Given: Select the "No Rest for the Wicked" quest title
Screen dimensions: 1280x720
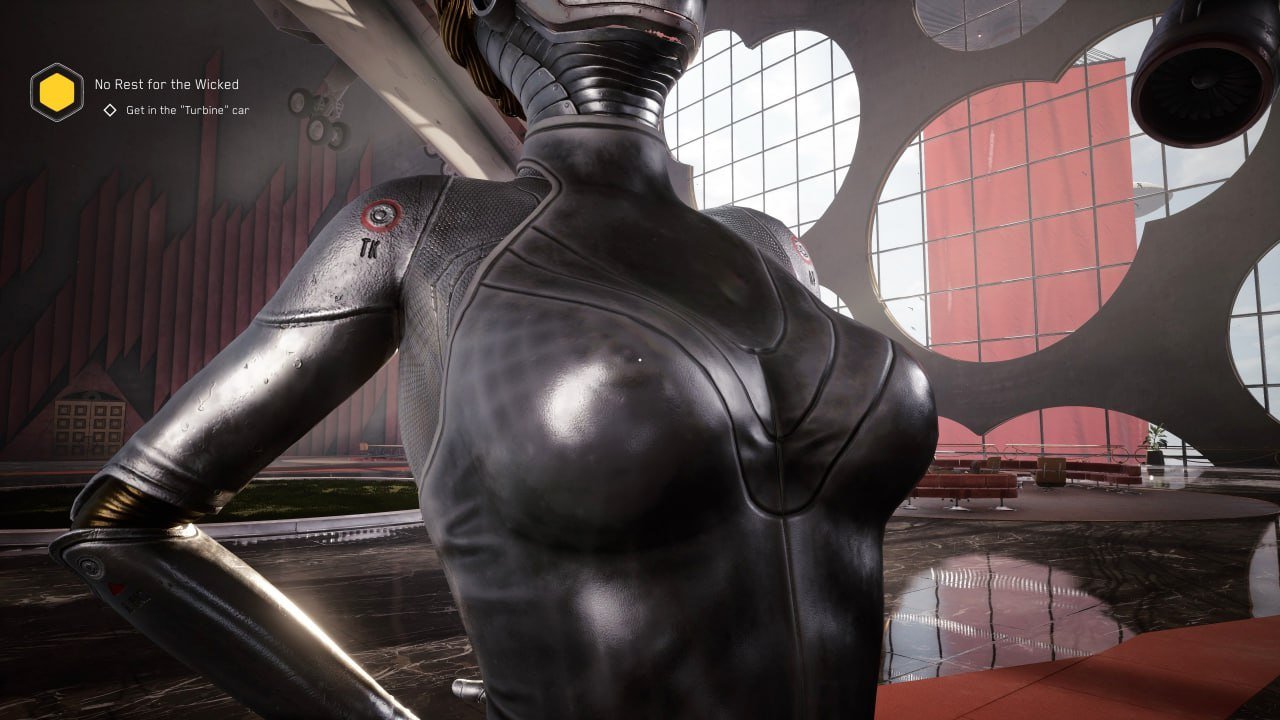Looking at the screenshot, I should 166,85.
